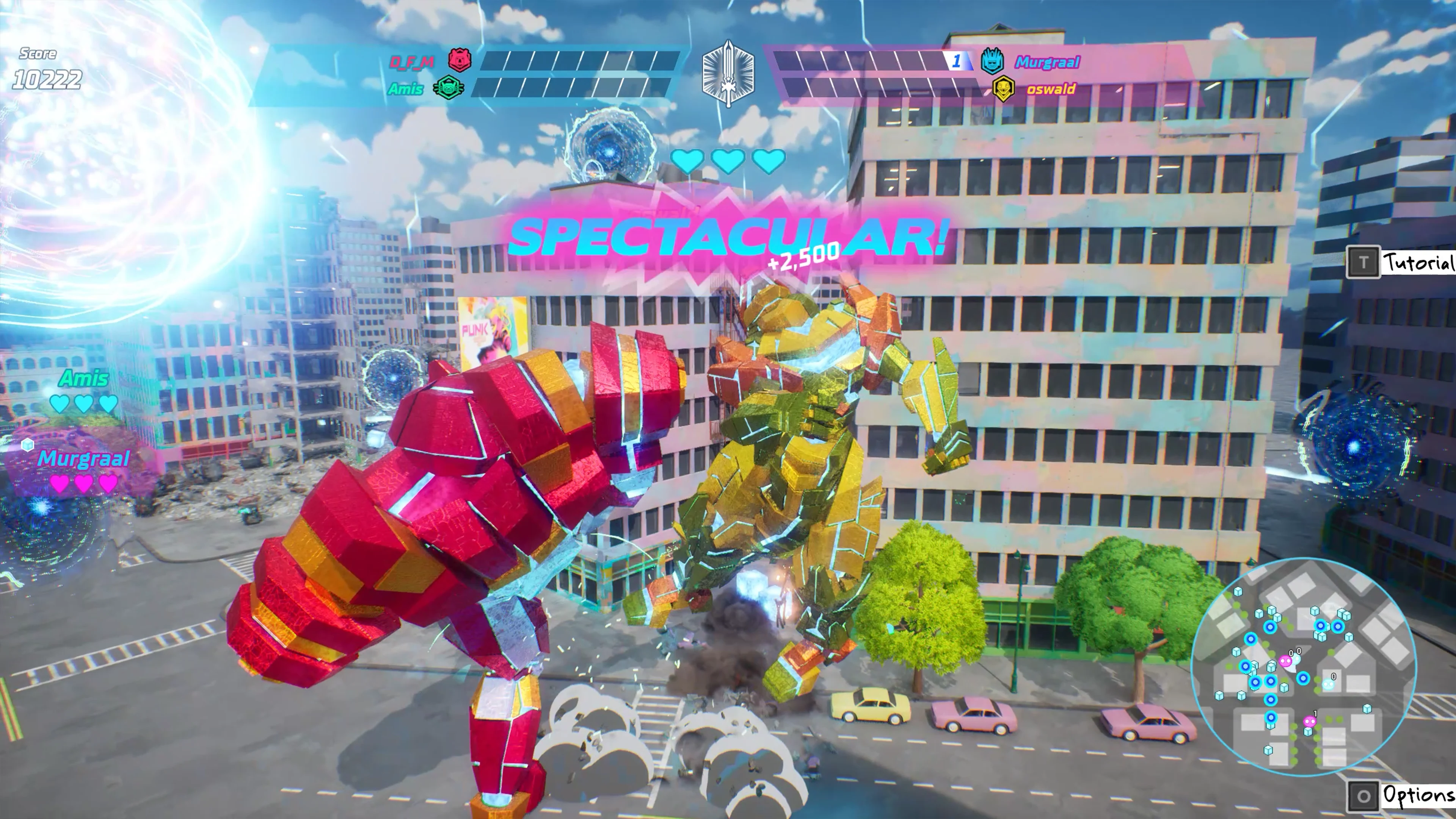1456x819 pixels.
Task: Click D_F_M's red bear avatar icon
Action: (x=460, y=60)
